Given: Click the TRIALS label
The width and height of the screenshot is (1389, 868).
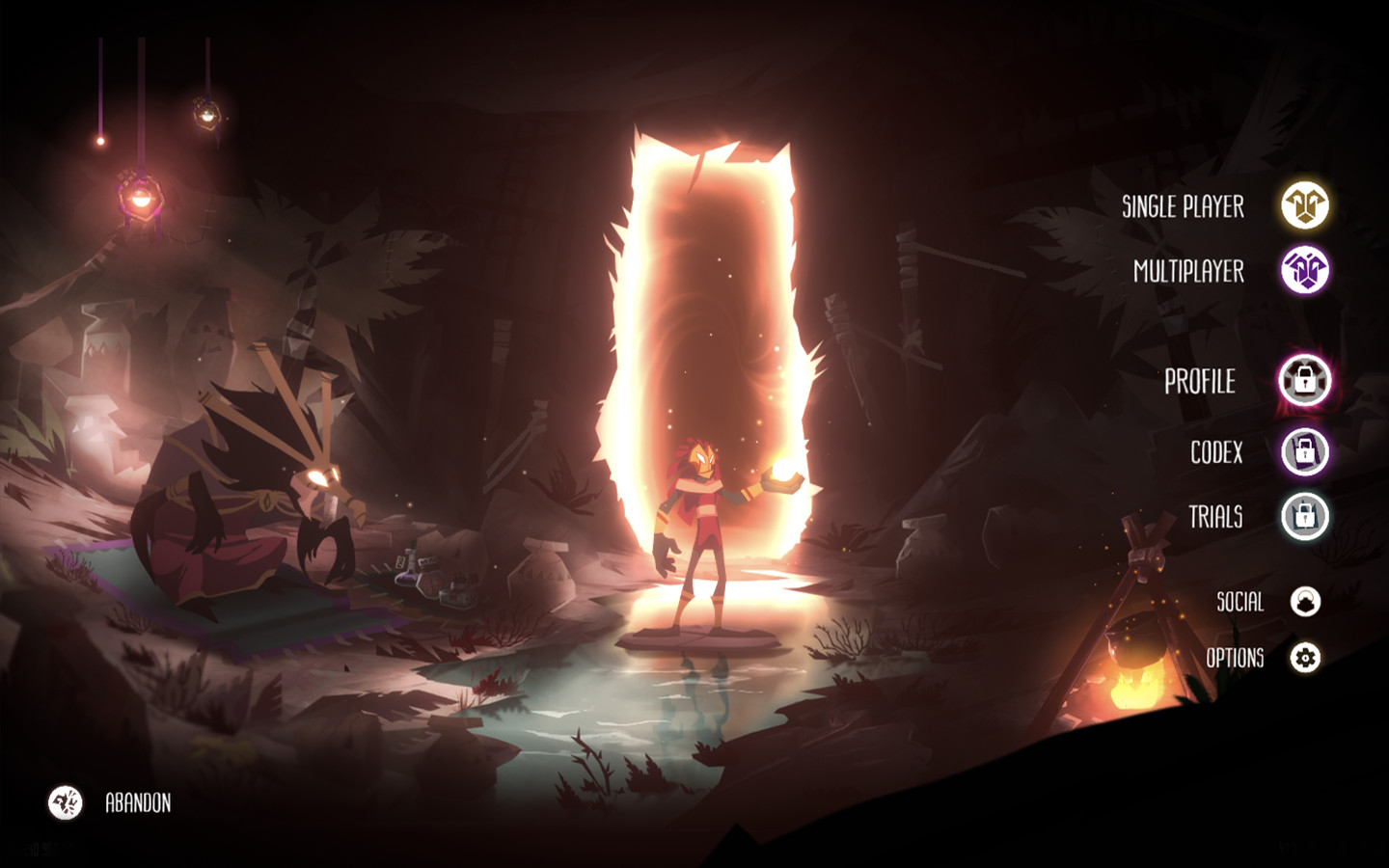Looking at the screenshot, I should (x=1217, y=518).
